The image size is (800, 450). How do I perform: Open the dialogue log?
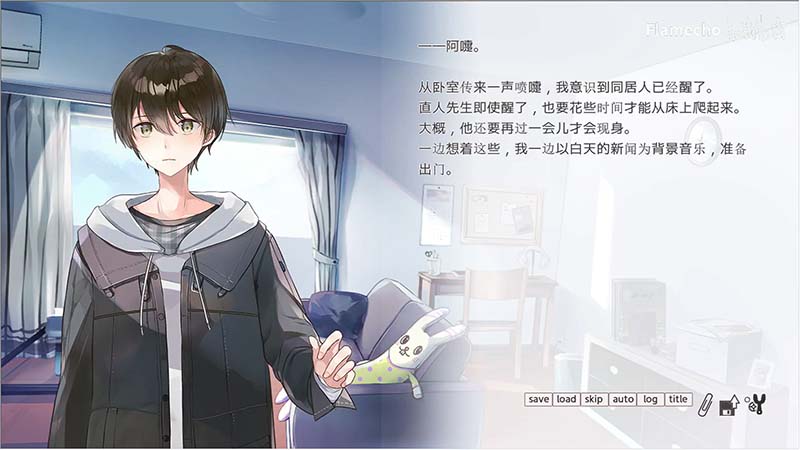click(651, 399)
